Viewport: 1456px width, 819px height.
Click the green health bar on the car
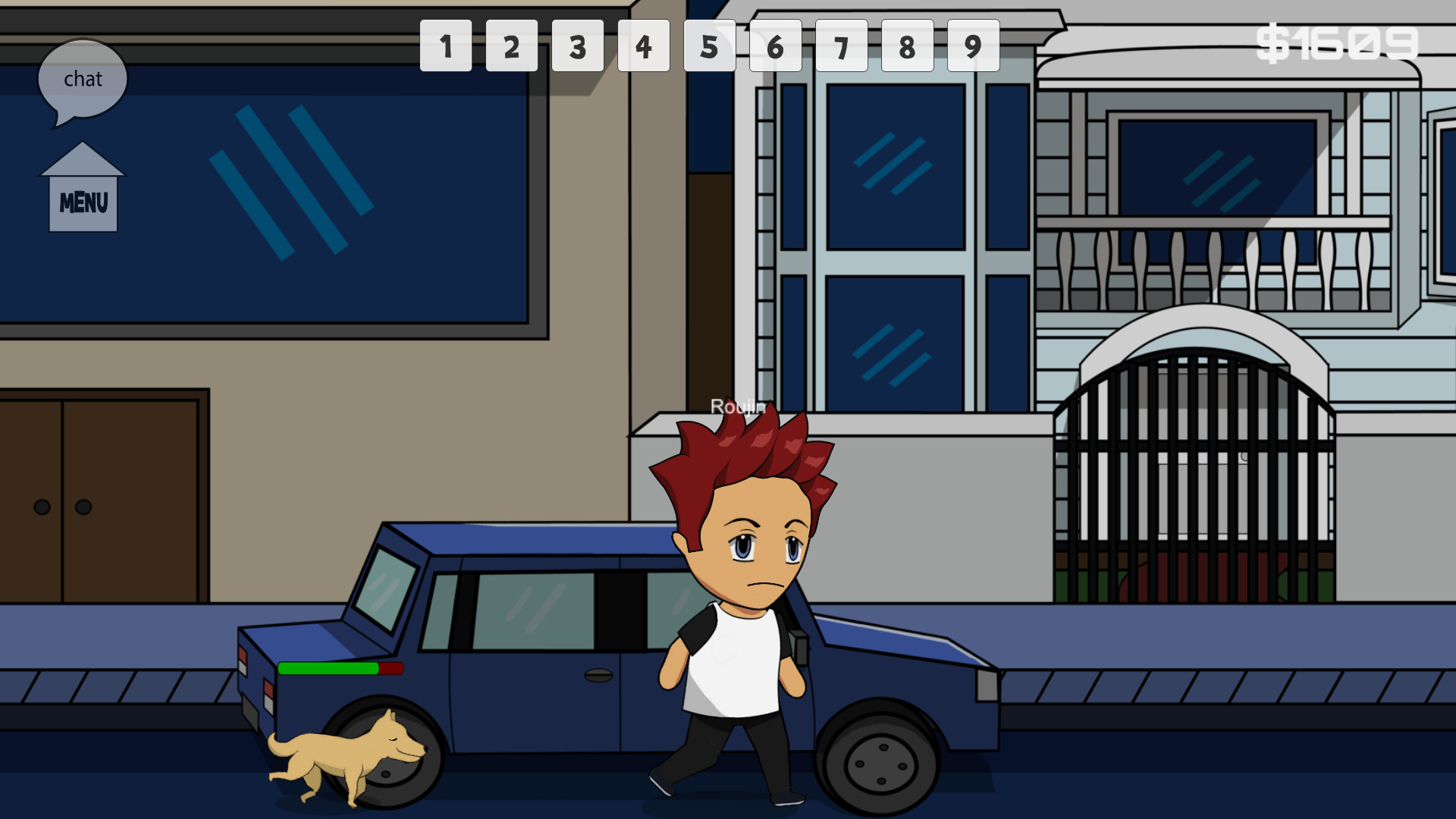point(330,670)
